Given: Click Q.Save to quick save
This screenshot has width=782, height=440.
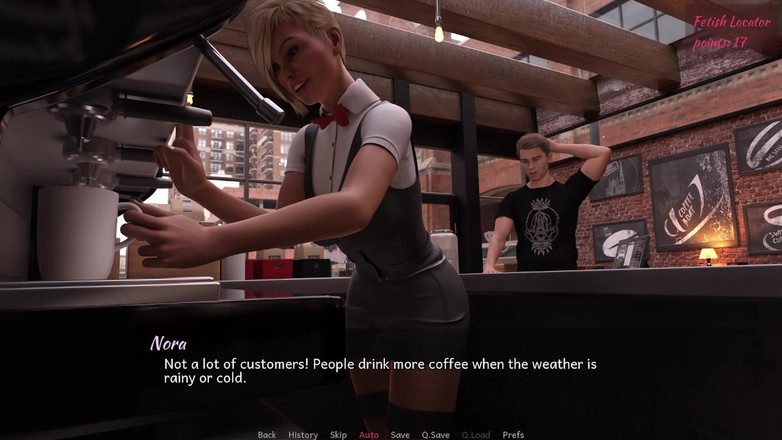Looking at the screenshot, I should (x=435, y=434).
